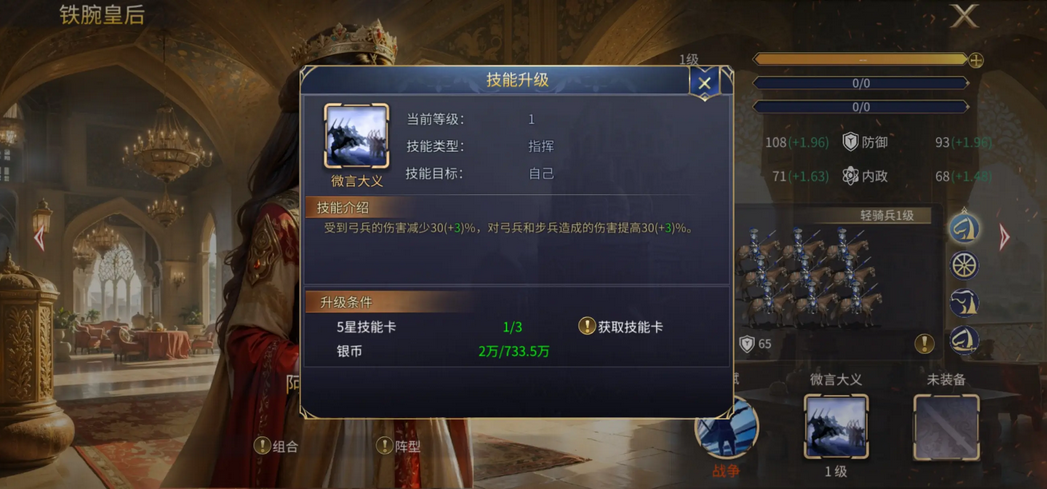This screenshot has height=489, width=1047.
Task: Go to previous hero with left arrow
Action: coord(39,237)
